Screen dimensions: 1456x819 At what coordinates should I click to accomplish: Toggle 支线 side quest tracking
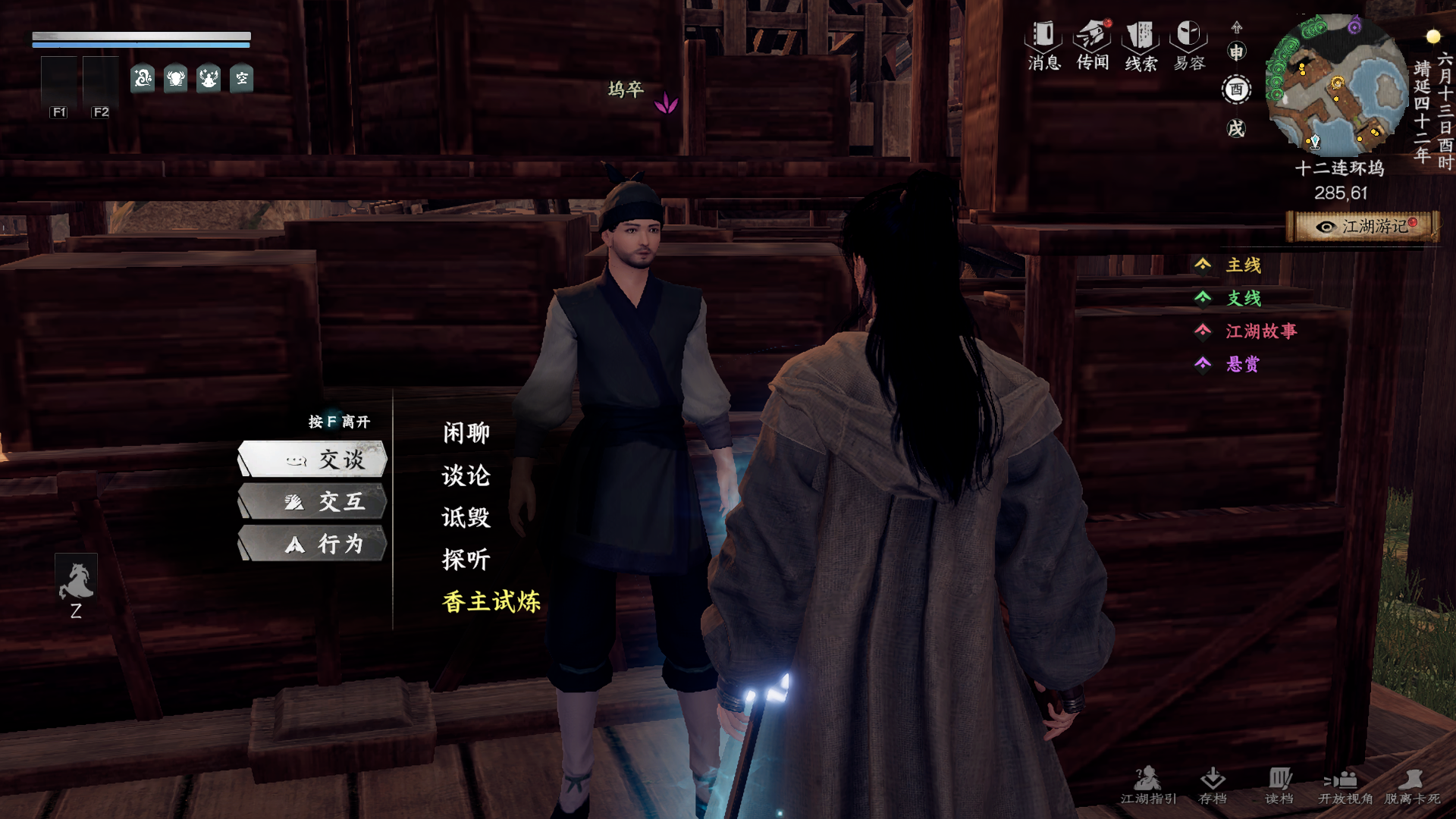(x=1243, y=299)
